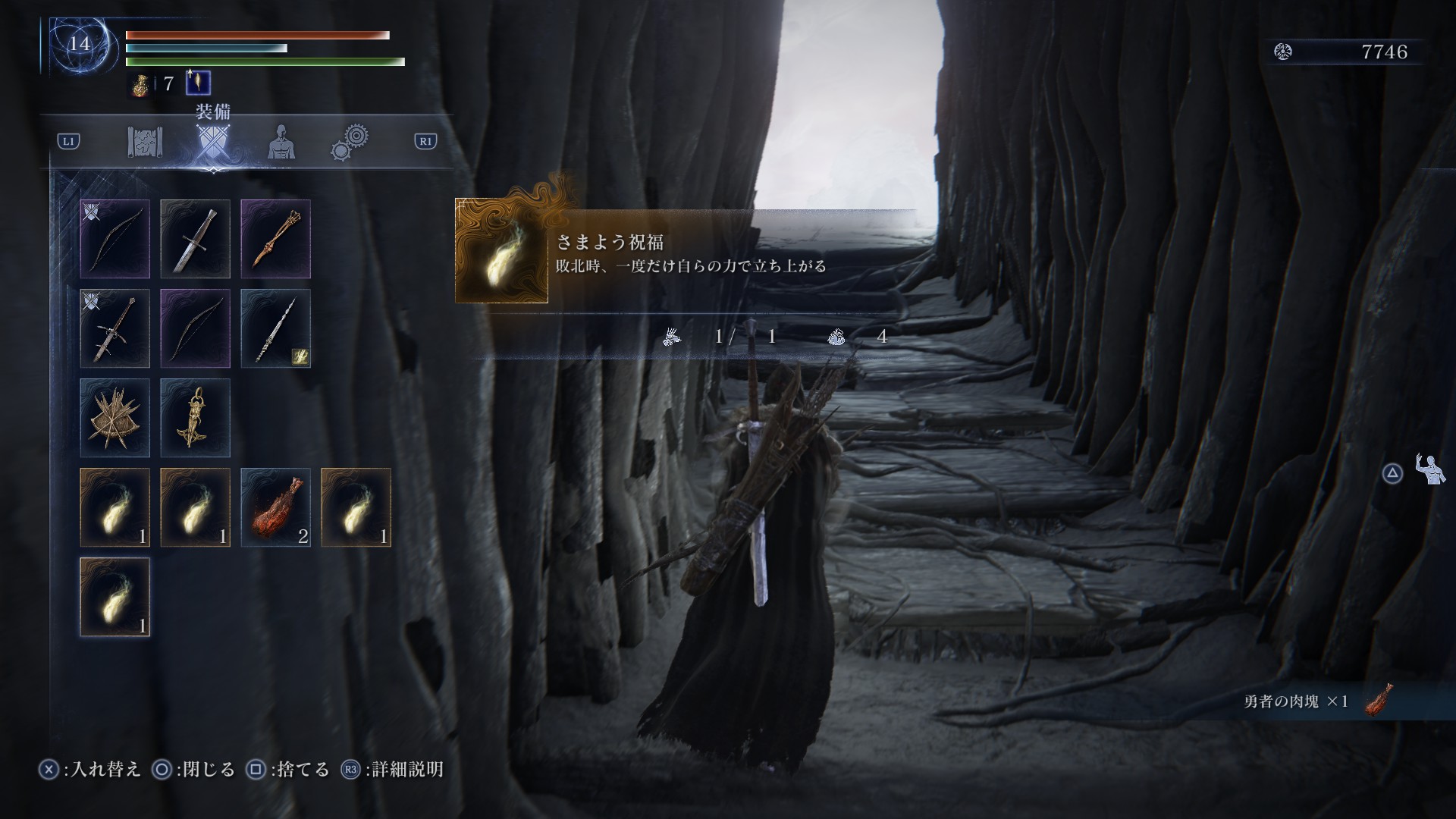Choose the spiked wooden shield slot
1456x819 pixels.
[115, 418]
